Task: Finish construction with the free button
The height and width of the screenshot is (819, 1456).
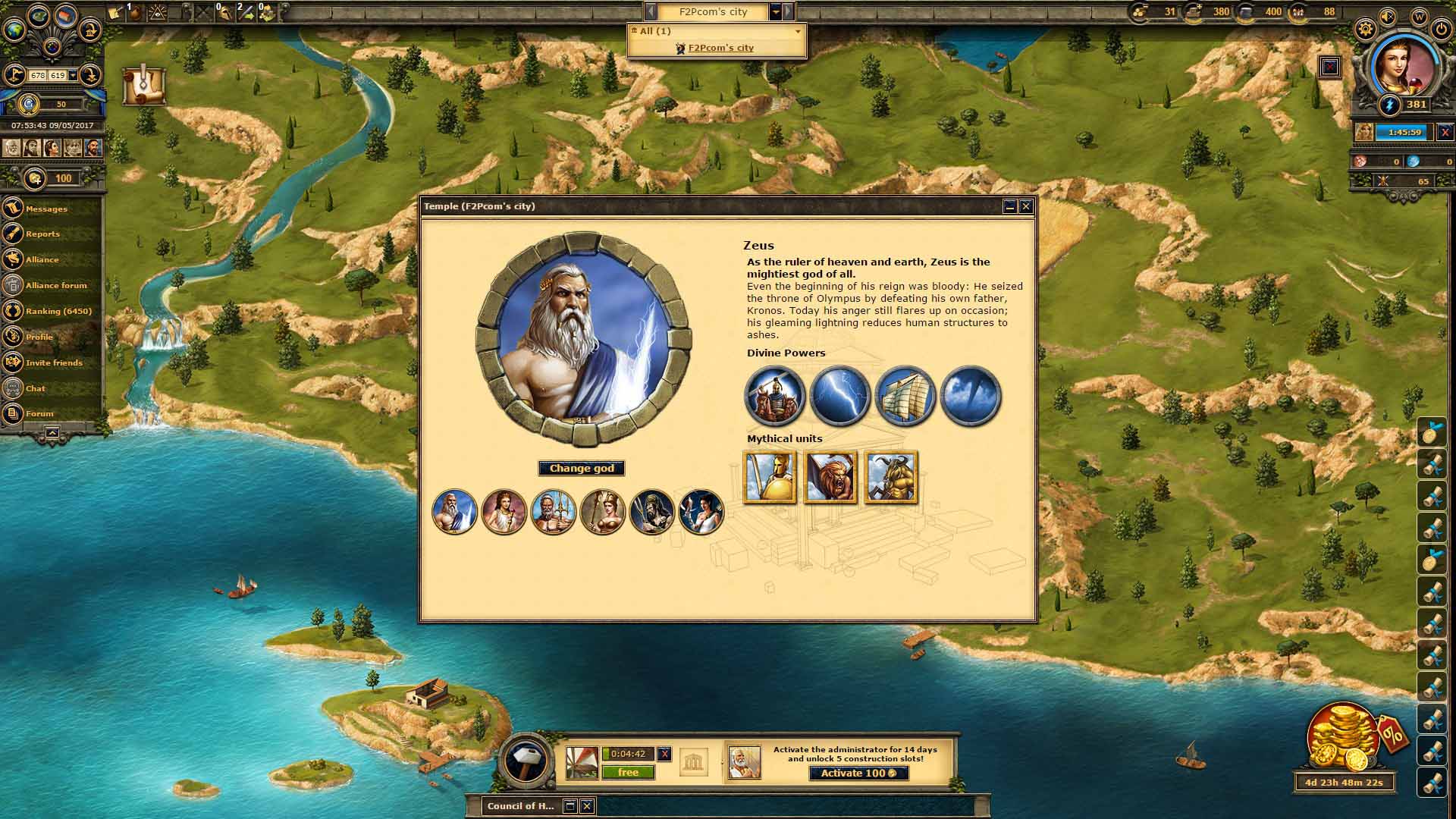Action: pyautogui.click(x=628, y=773)
